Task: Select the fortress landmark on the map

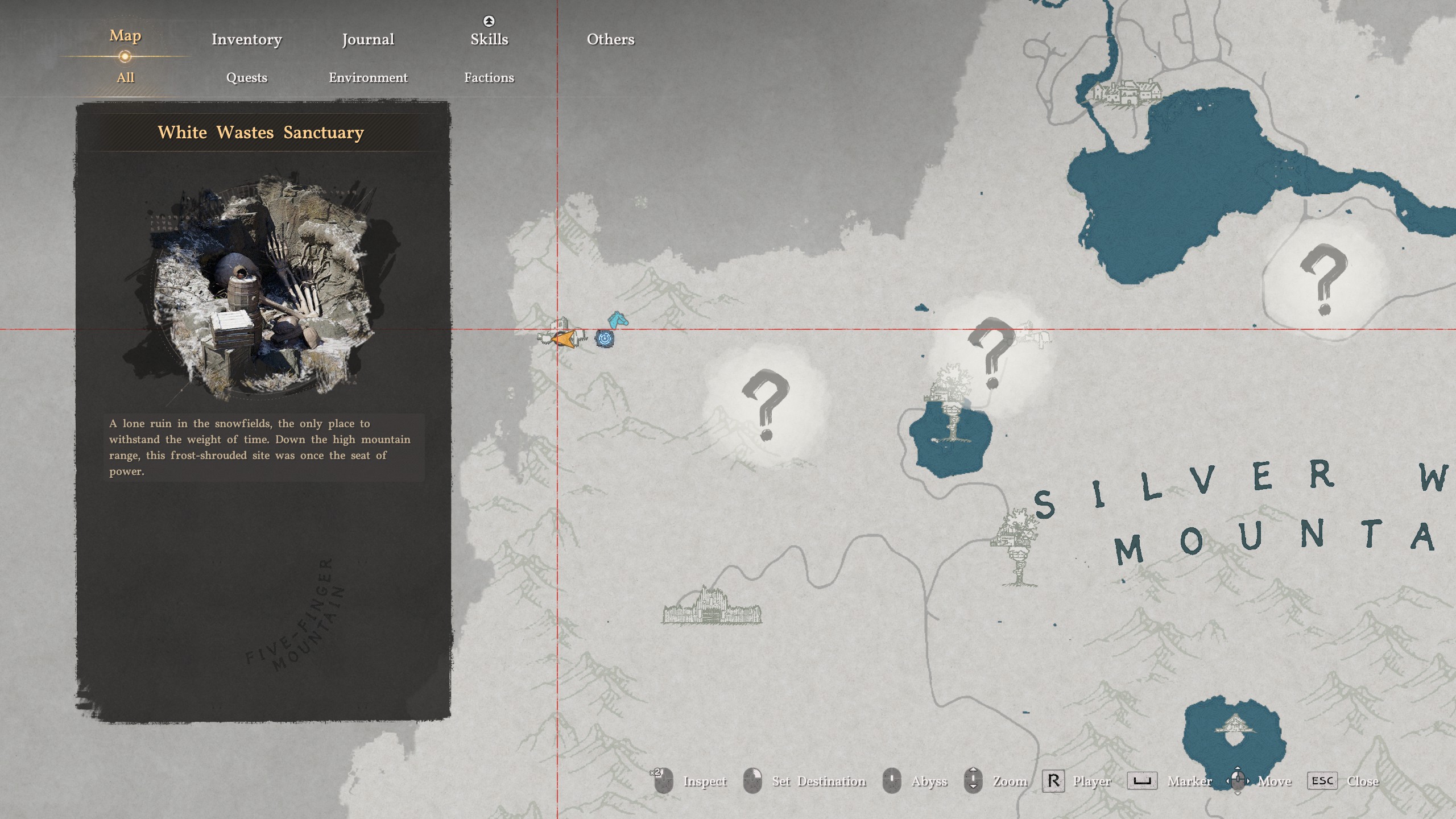Action: pyautogui.click(x=711, y=607)
